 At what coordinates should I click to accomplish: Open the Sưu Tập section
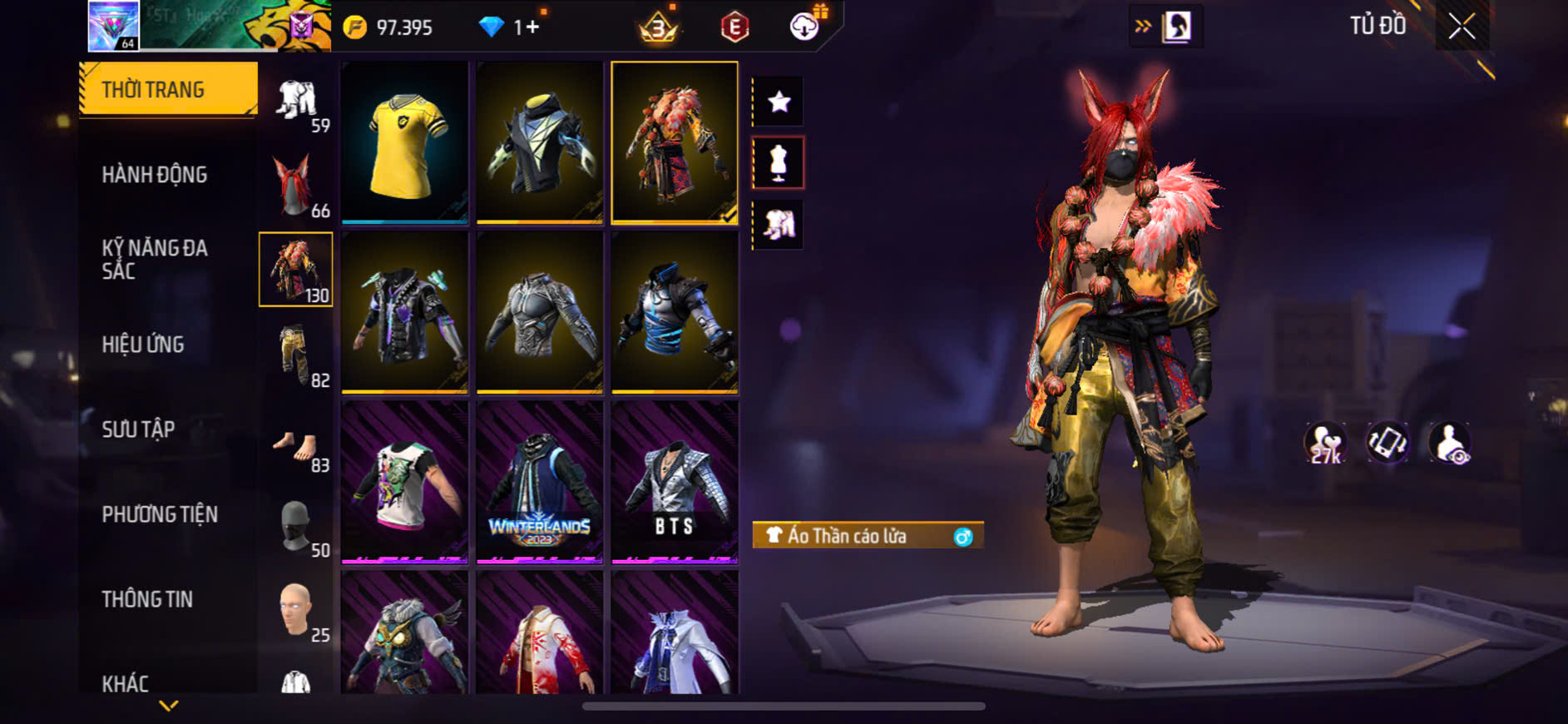click(x=138, y=429)
